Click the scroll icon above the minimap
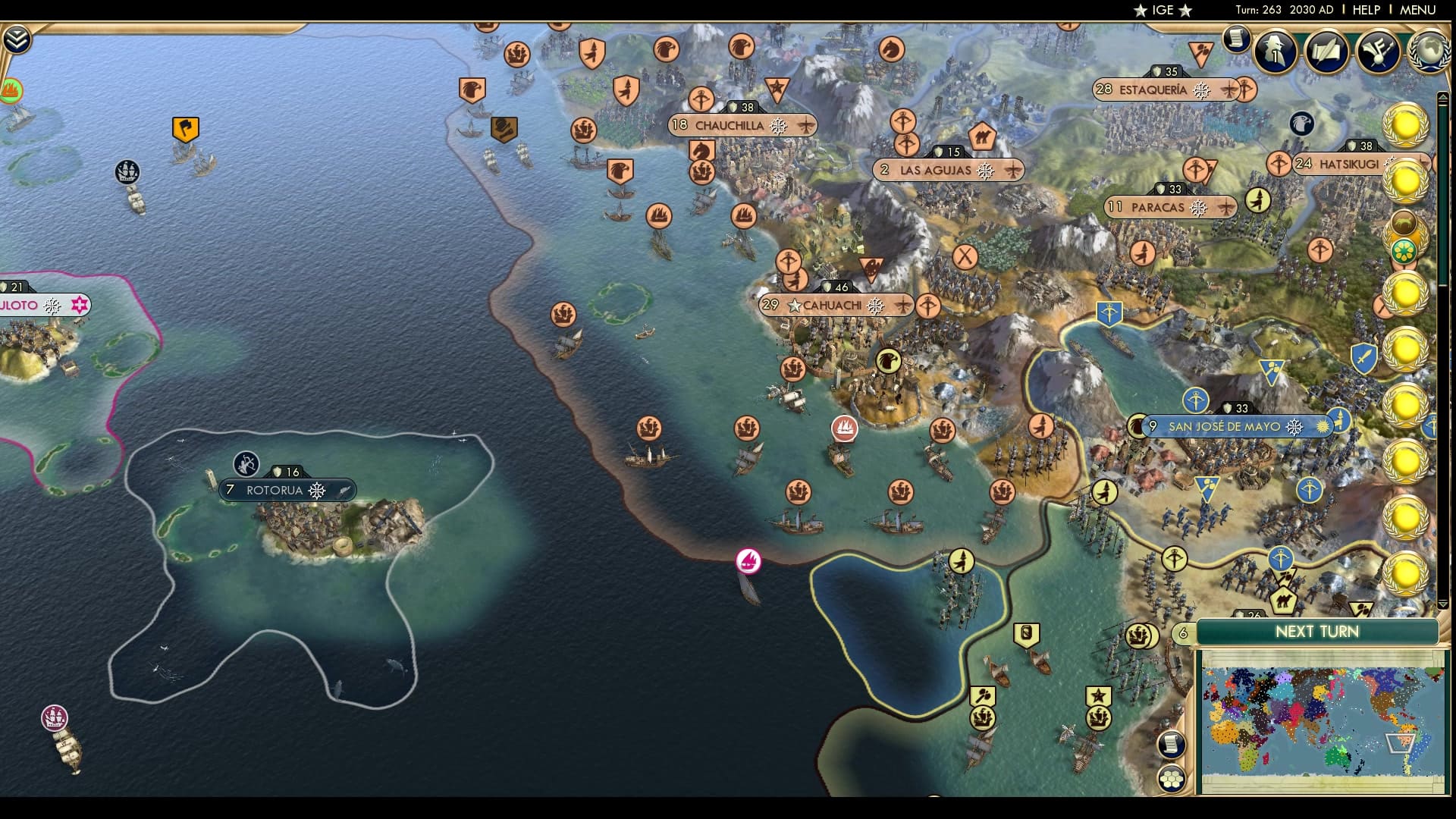Viewport: 1456px width, 819px height. coord(1172,744)
